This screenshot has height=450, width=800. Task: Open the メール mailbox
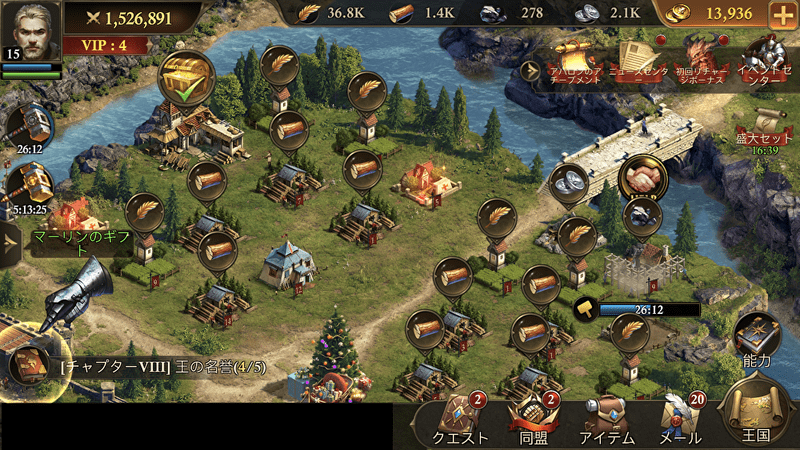(x=679, y=420)
